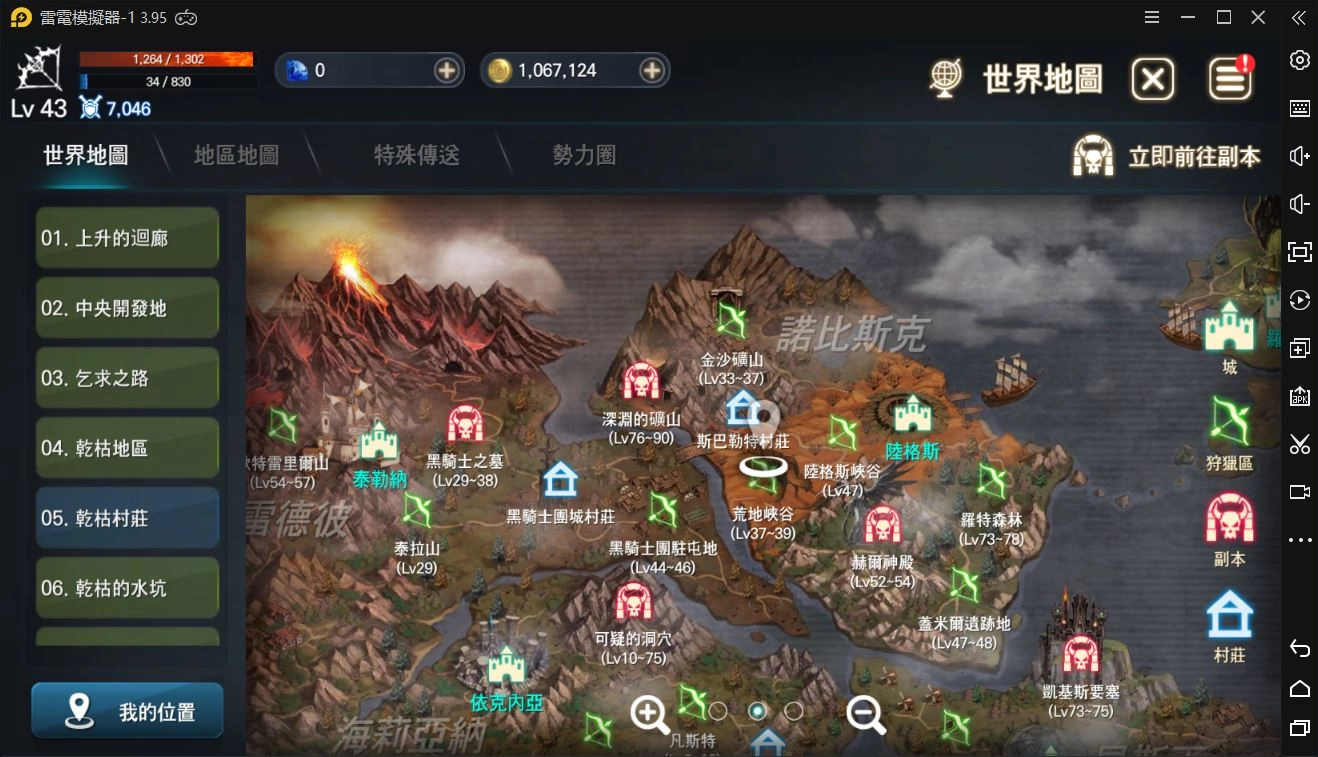This screenshot has height=757, width=1318.
Task: Click the keyboard mapping icon in sidebar
Action: [x=1302, y=108]
